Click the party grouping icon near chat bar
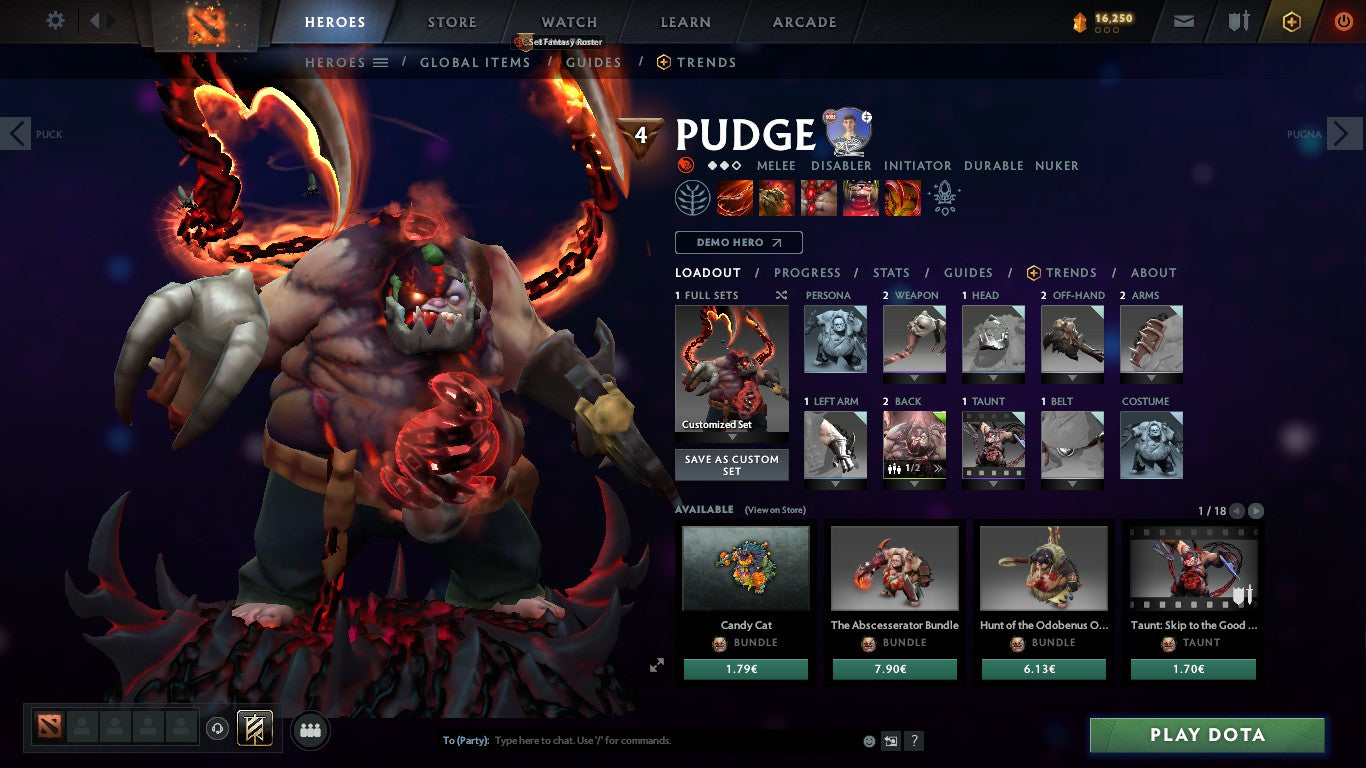Image resolution: width=1366 pixels, height=768 pixels. tap(310, 731)
